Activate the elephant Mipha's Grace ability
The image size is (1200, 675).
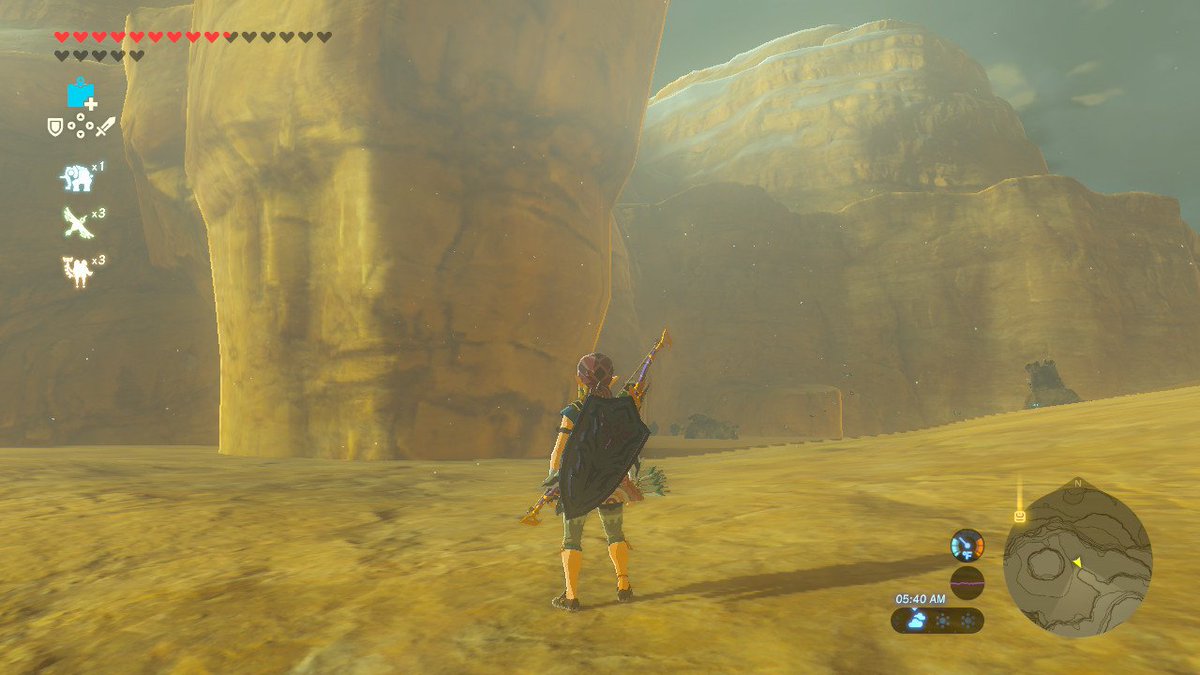[x=76, y=179]
